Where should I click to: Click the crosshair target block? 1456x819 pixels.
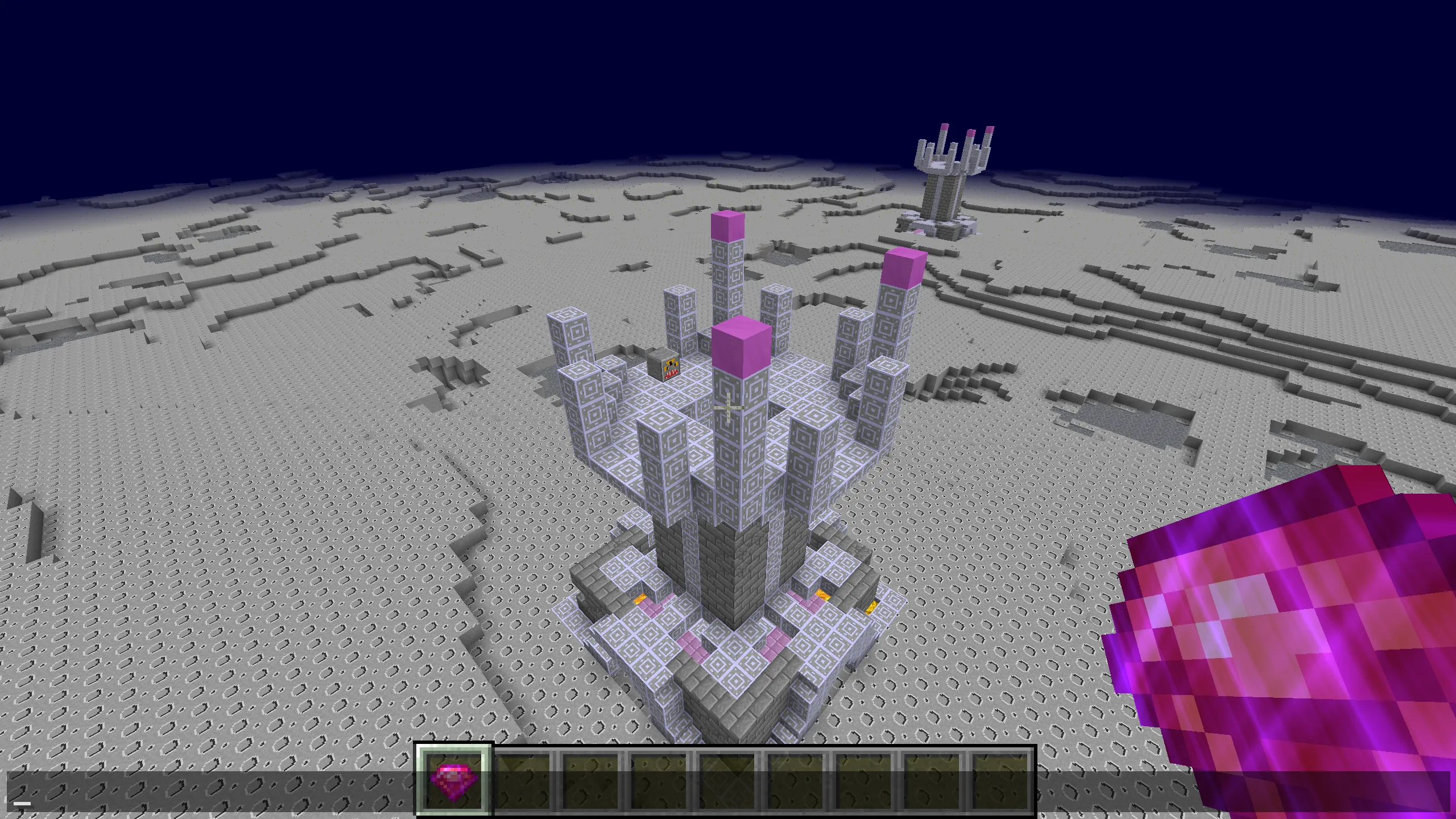pos(730,408)
